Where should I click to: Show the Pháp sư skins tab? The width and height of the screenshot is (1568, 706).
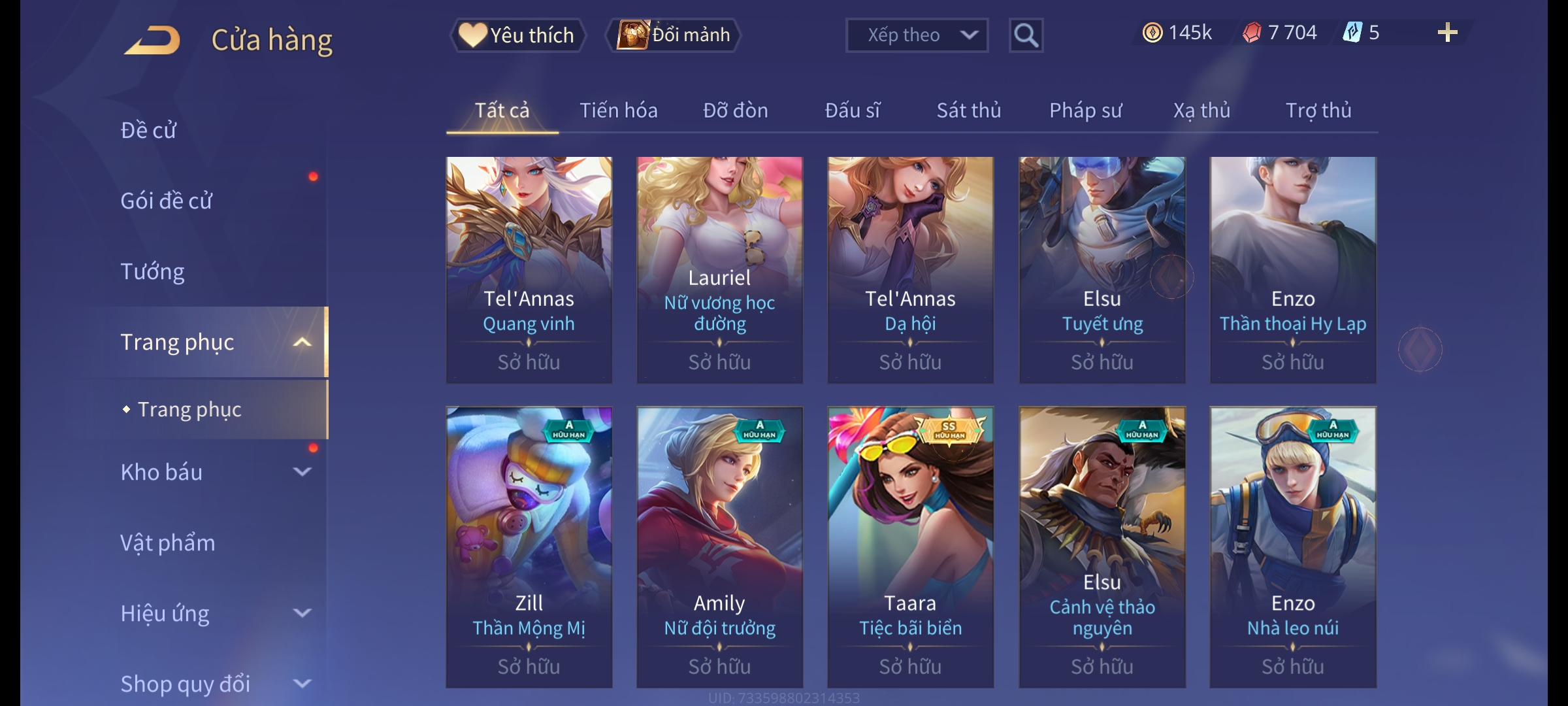pos(1085,110)
